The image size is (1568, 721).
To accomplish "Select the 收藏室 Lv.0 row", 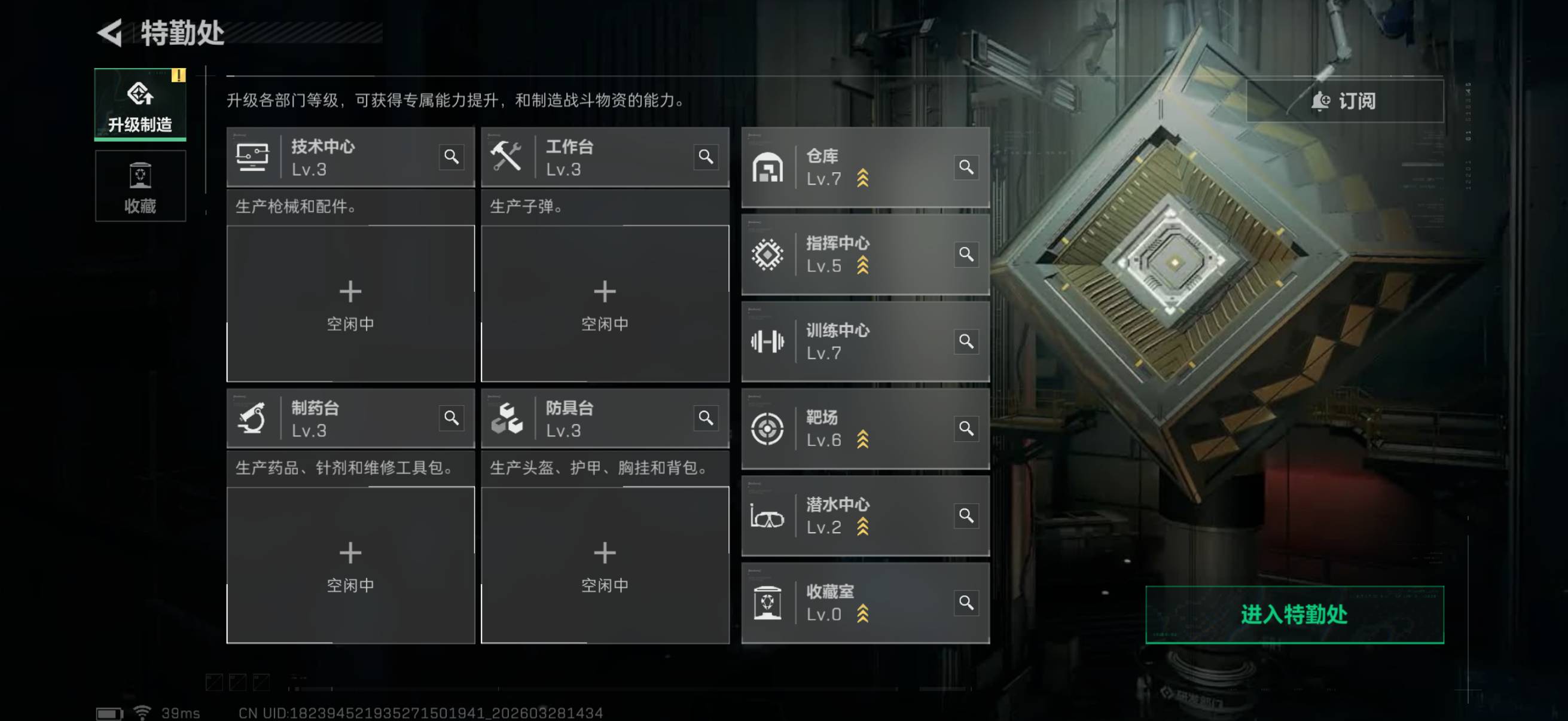I will coord(852,603).
